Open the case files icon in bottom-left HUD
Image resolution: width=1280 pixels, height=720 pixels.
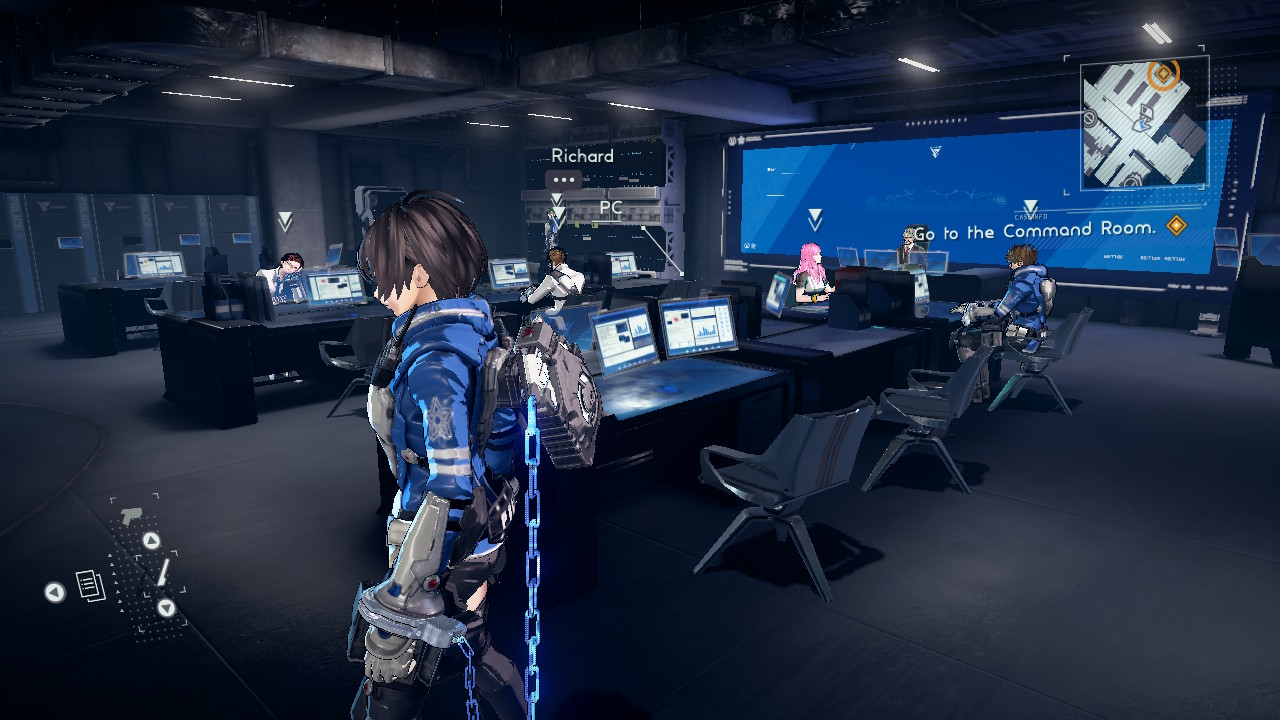90,585
